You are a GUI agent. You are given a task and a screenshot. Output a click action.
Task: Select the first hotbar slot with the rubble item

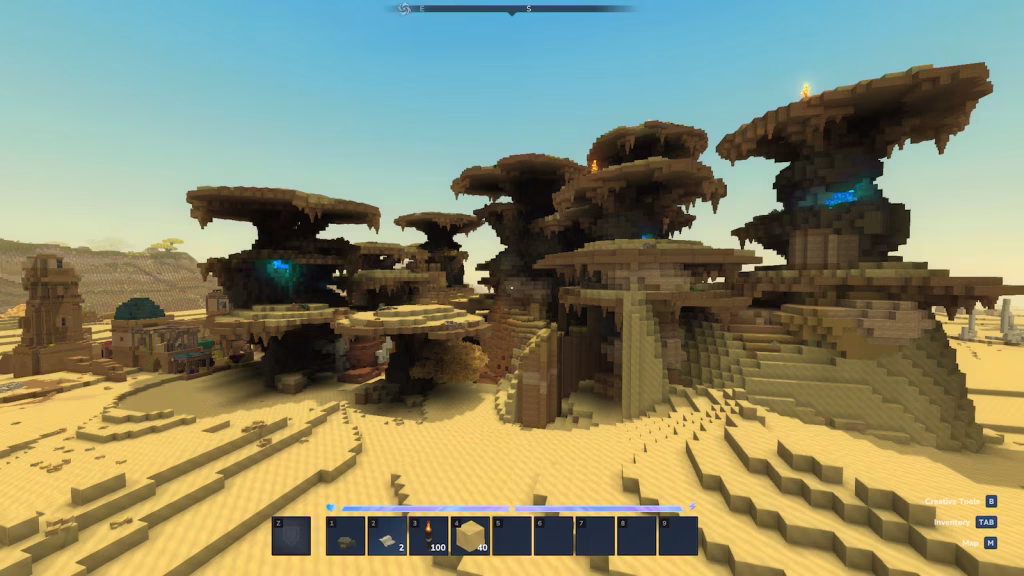(x=345, y=536)
